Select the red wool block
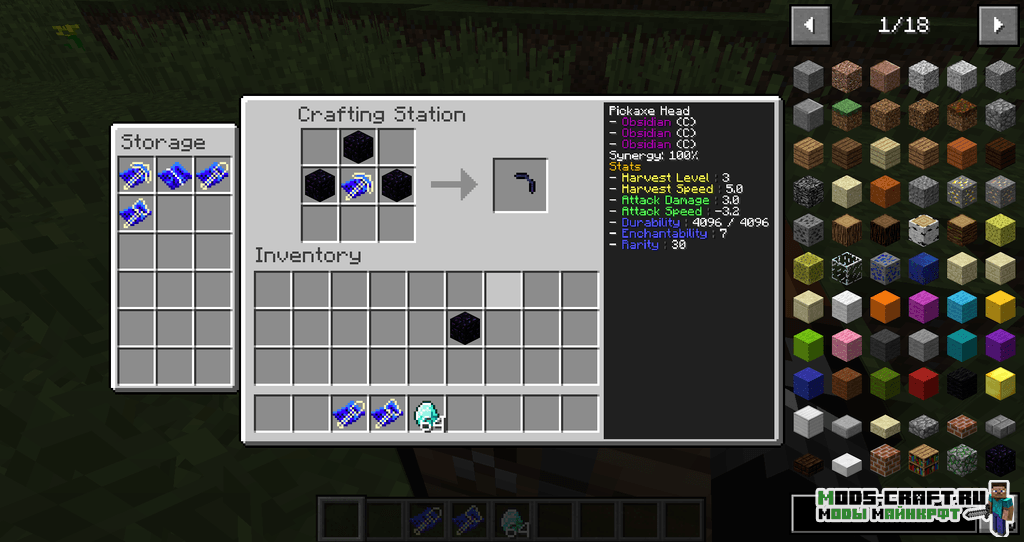Screen dimensions: 1024x542 tap(923, 383)
